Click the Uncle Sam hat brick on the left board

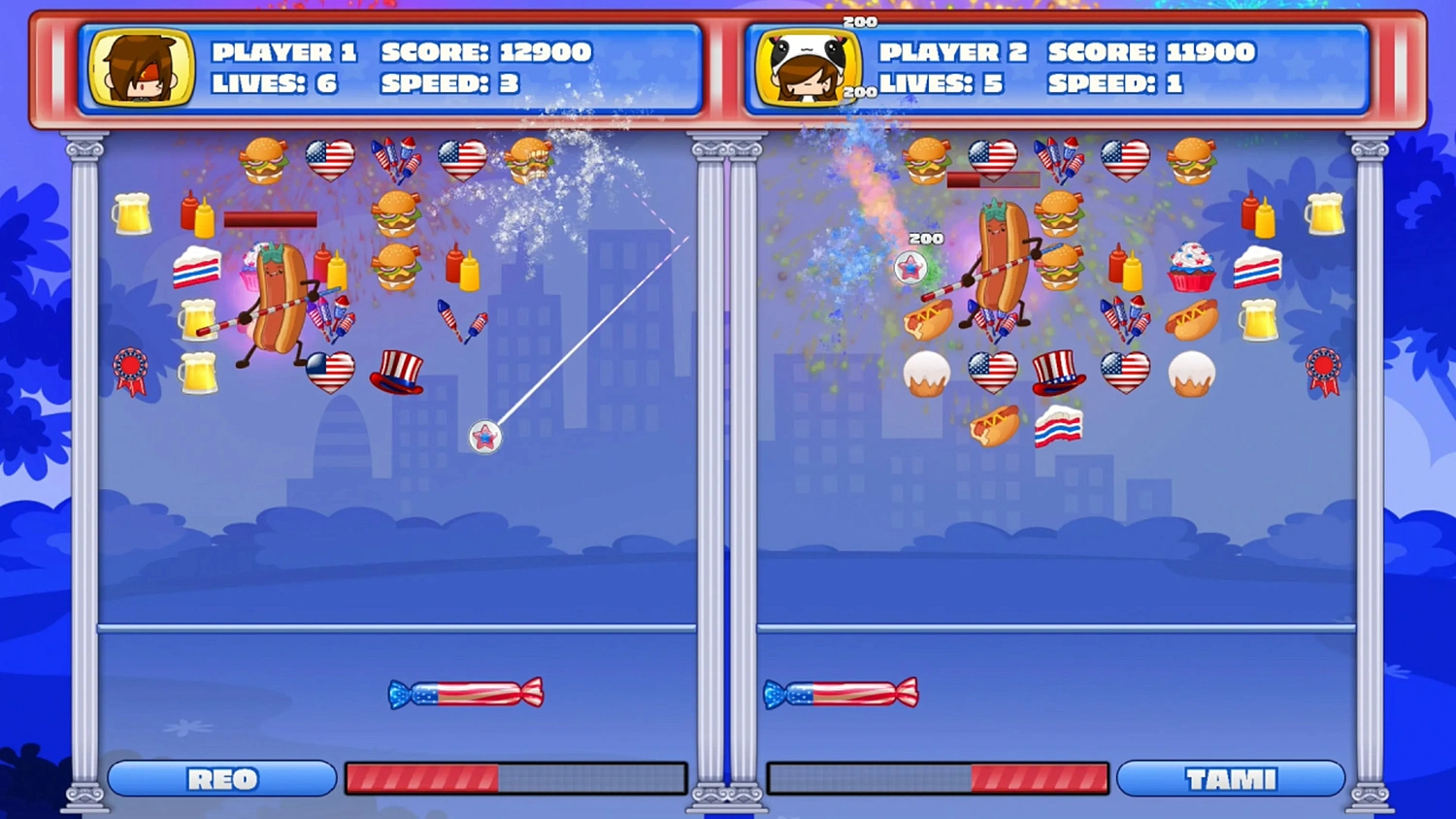(396, 374)
